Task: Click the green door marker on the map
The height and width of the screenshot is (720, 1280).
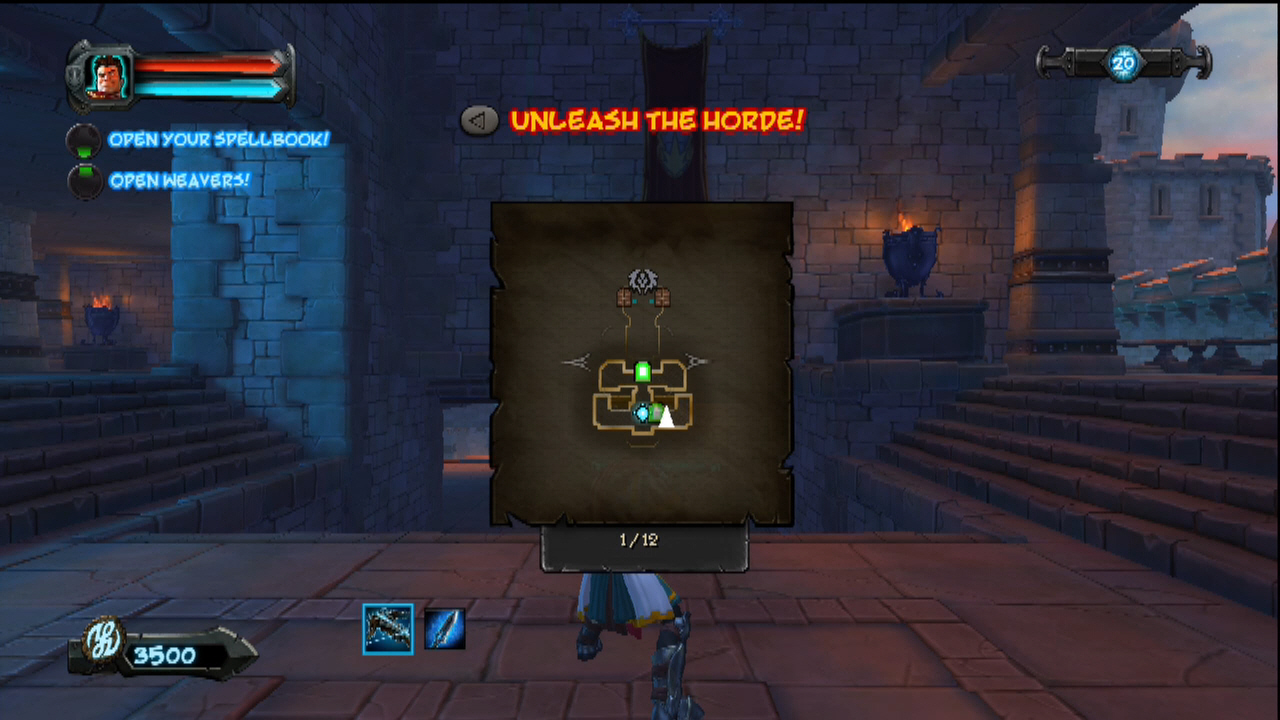Action: pyautogui.click(x=643, y=372)
